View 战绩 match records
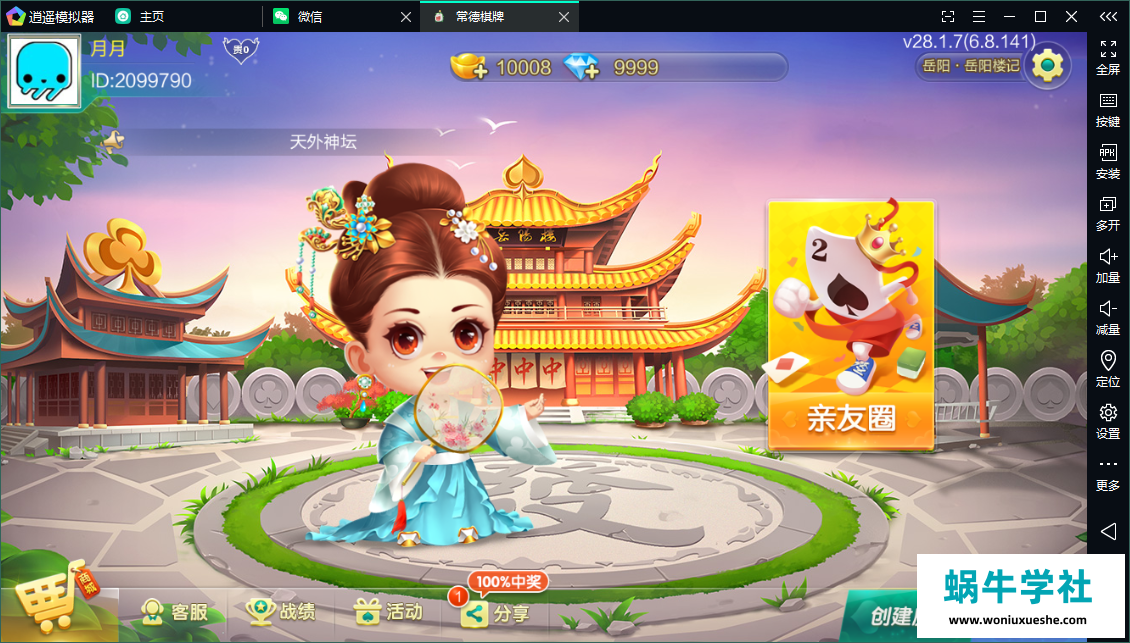Screen dimensions: 1130x643 pyautogui.click(x=282, y=611)
